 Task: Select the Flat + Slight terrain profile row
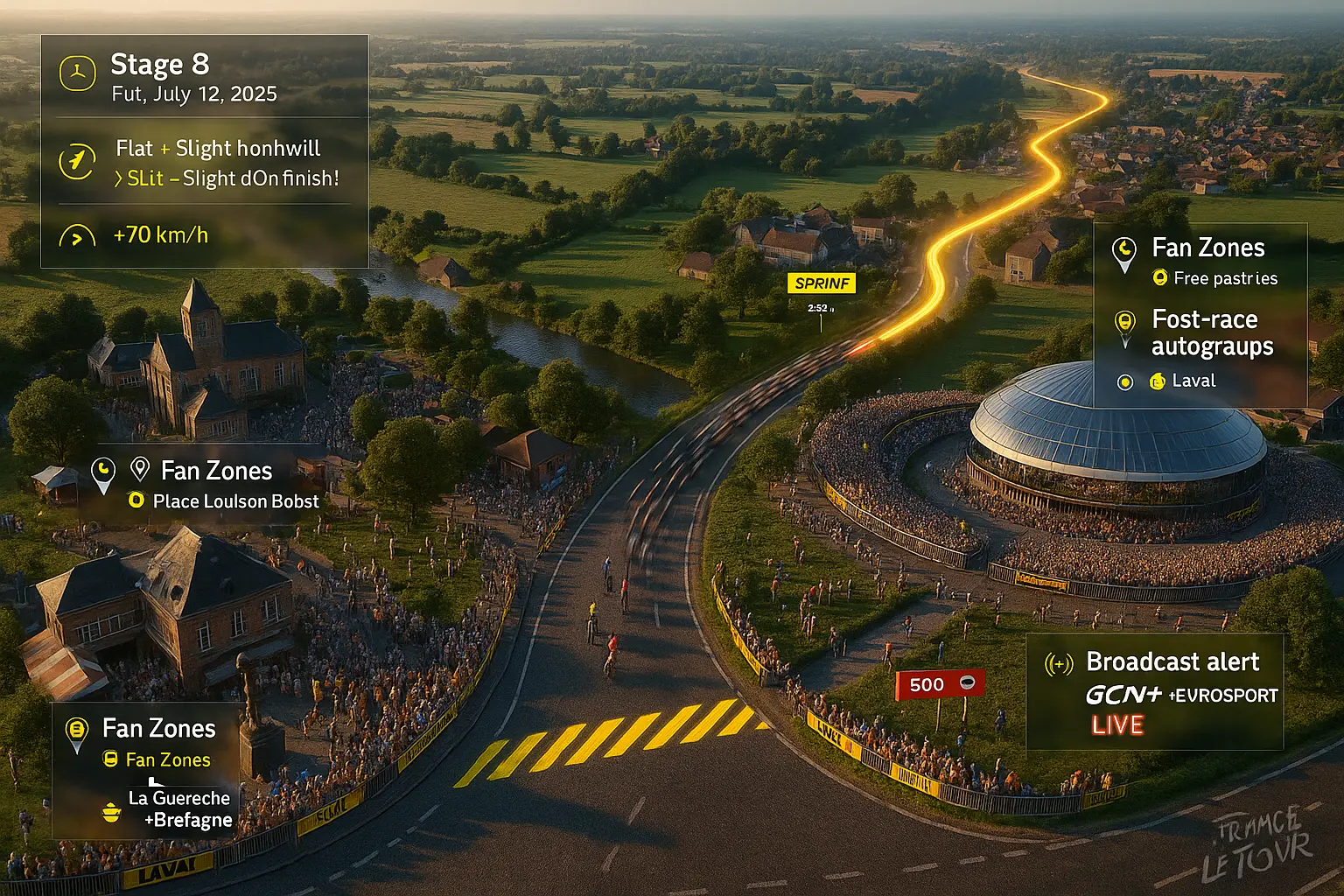(x=218, y=149)
